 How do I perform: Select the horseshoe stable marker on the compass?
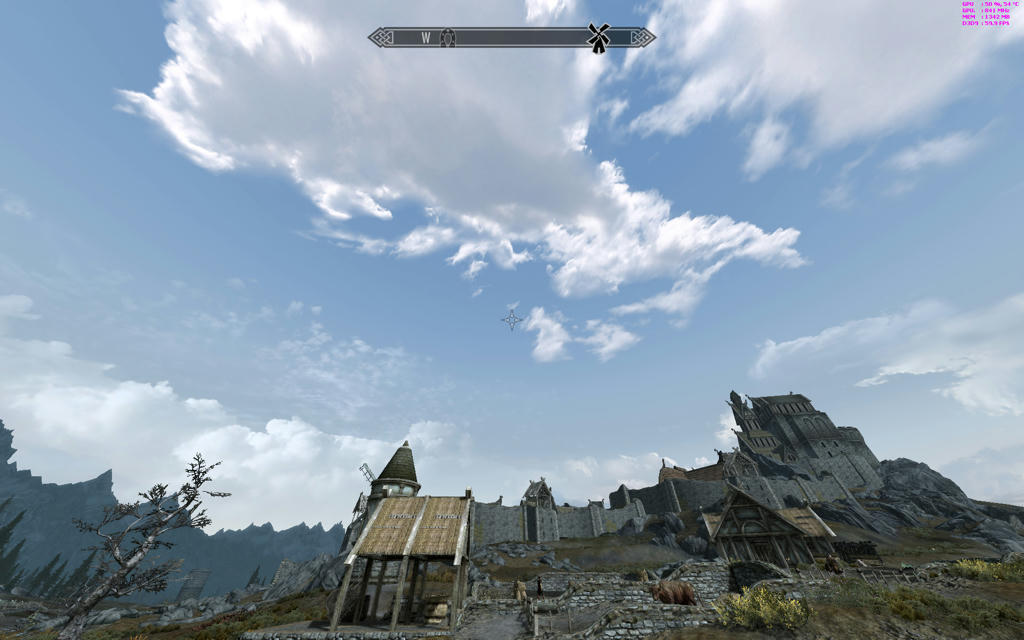click(x=447, y=37)
